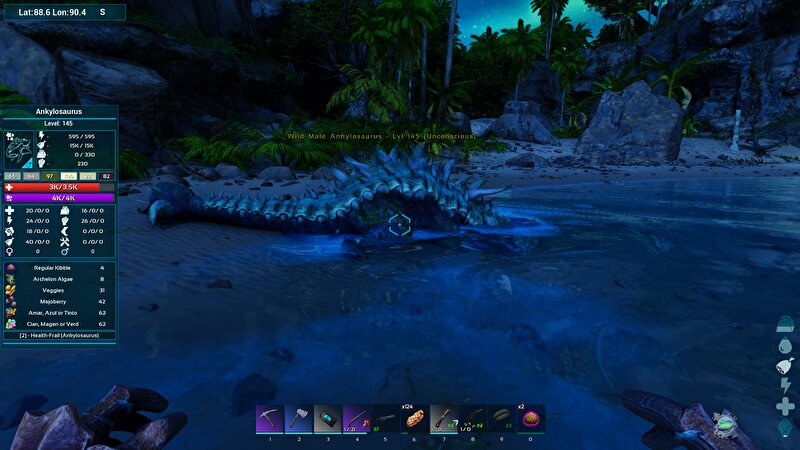Select the teal device in slot 3
The width and height of the screenshot is (800, 450).
(x=328, y=418)
